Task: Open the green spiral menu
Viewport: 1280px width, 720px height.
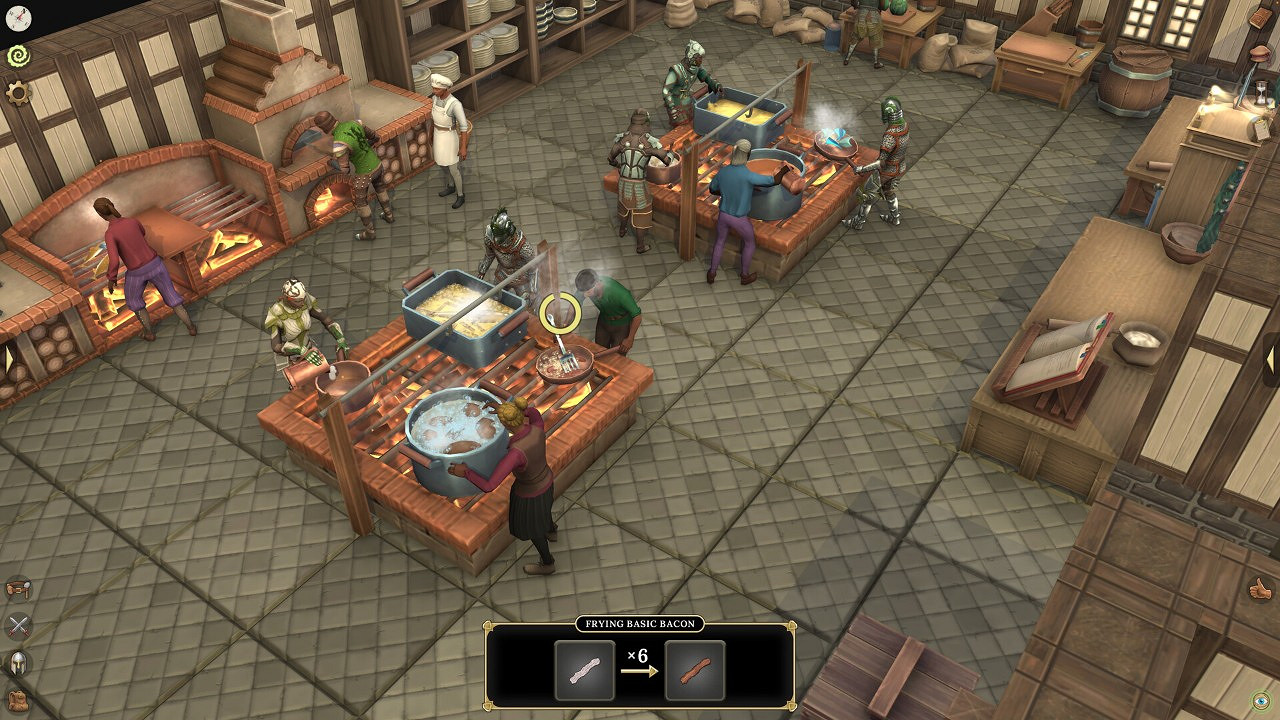Action: tap(18, 56)
